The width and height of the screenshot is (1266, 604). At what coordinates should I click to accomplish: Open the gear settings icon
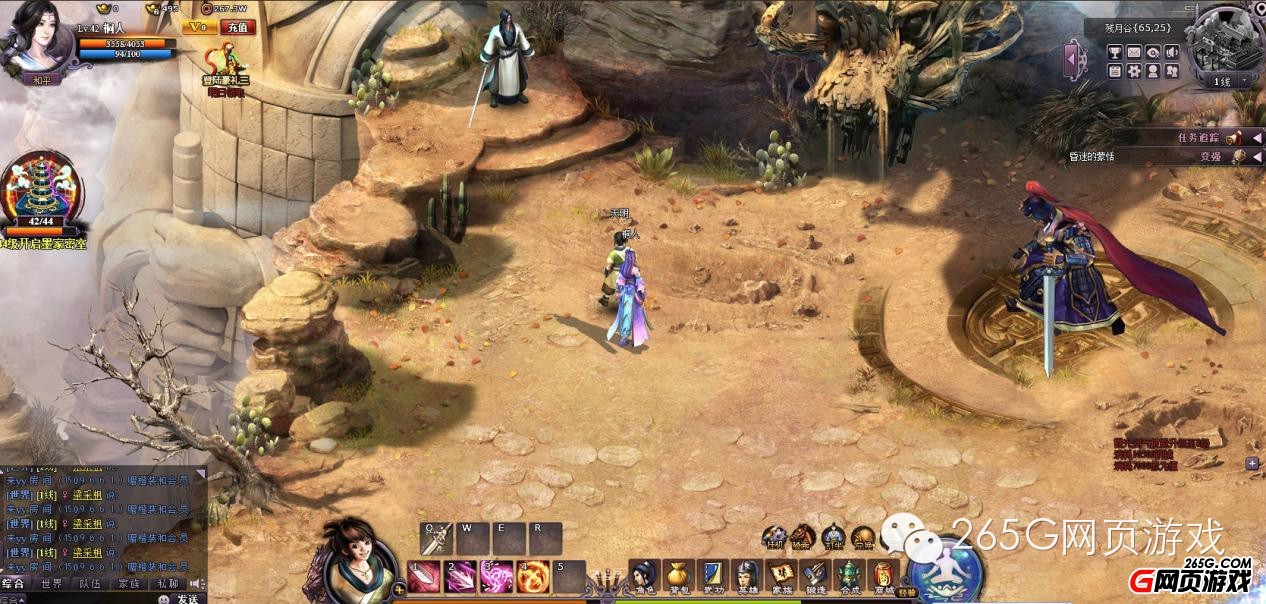[x=1134, y=71]
